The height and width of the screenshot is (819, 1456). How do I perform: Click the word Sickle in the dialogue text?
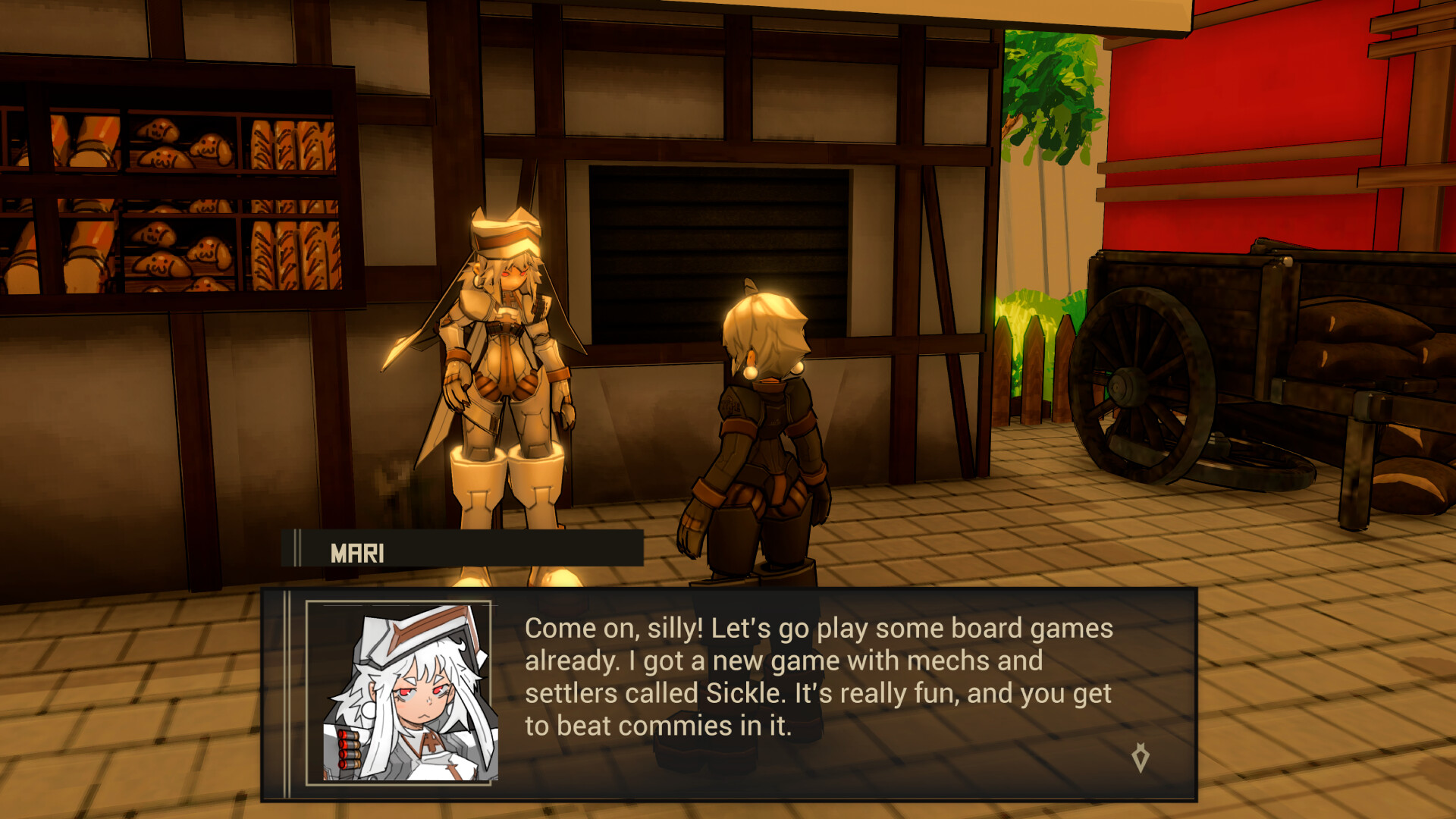point(744,692)
